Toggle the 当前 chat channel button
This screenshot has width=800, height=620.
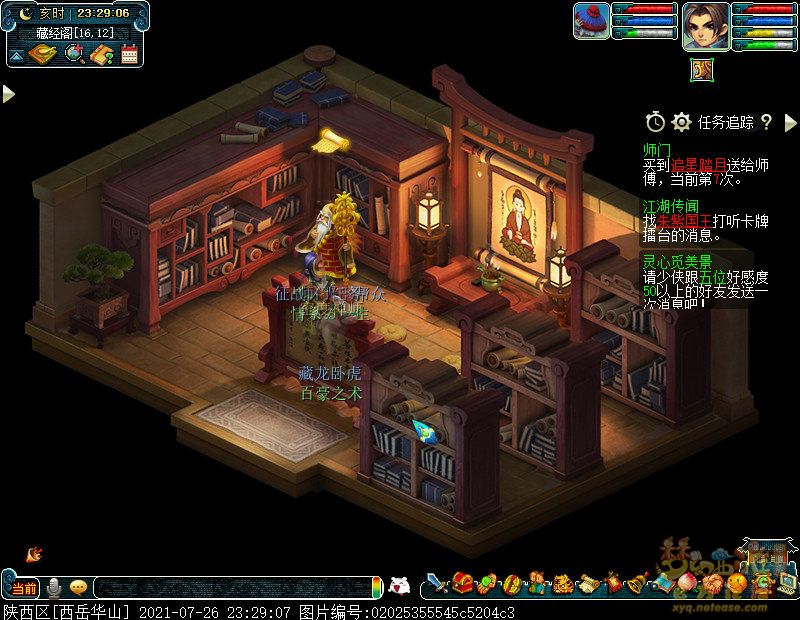click(25, 587)
